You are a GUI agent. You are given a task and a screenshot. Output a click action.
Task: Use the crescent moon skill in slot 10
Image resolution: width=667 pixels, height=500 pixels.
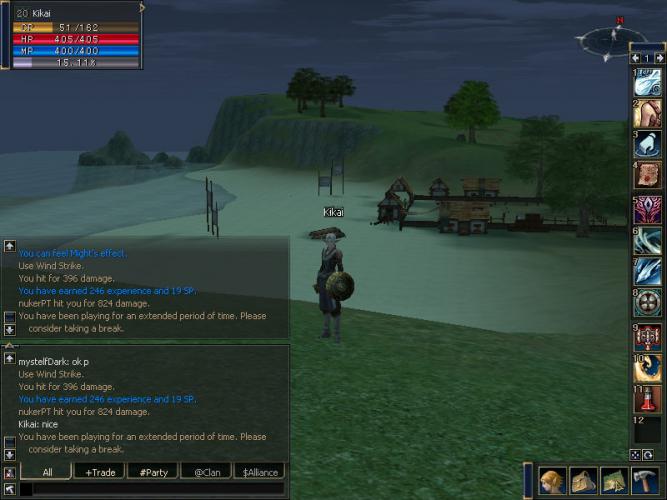pos(648,367)
